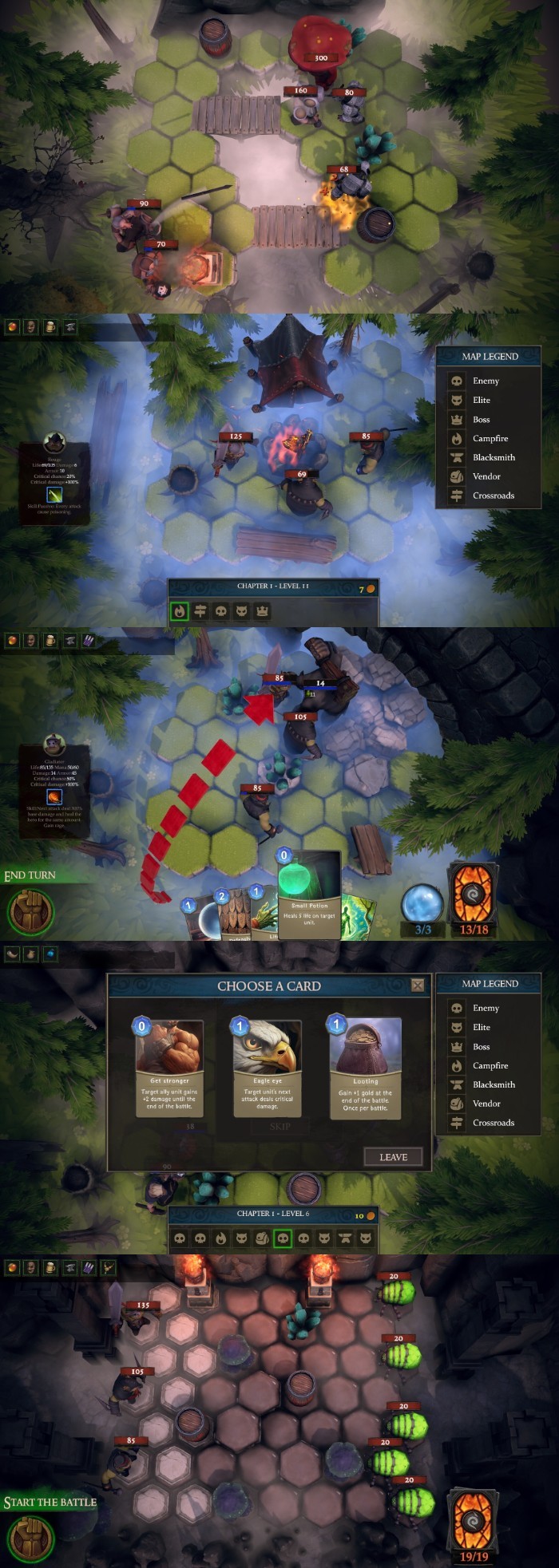This screenshot has height=1568, width=559.
Task: Choose the Get stronger card
Action: [169, 1068]
